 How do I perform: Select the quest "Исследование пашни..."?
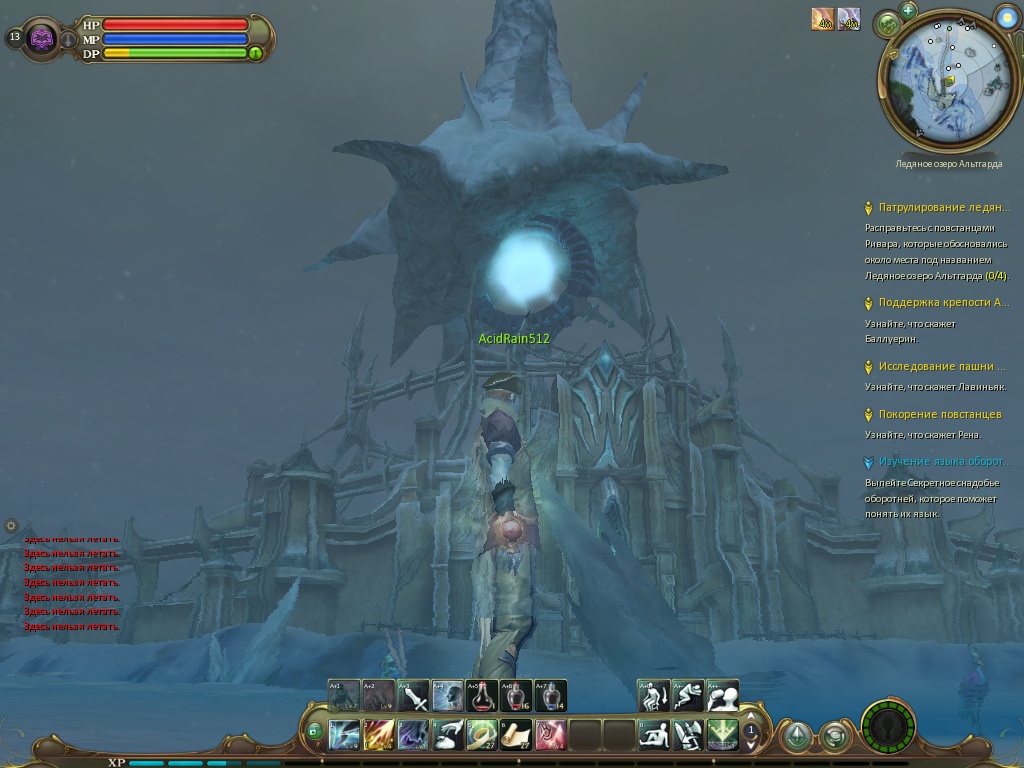pyautogui.click(x=942, y=366)
